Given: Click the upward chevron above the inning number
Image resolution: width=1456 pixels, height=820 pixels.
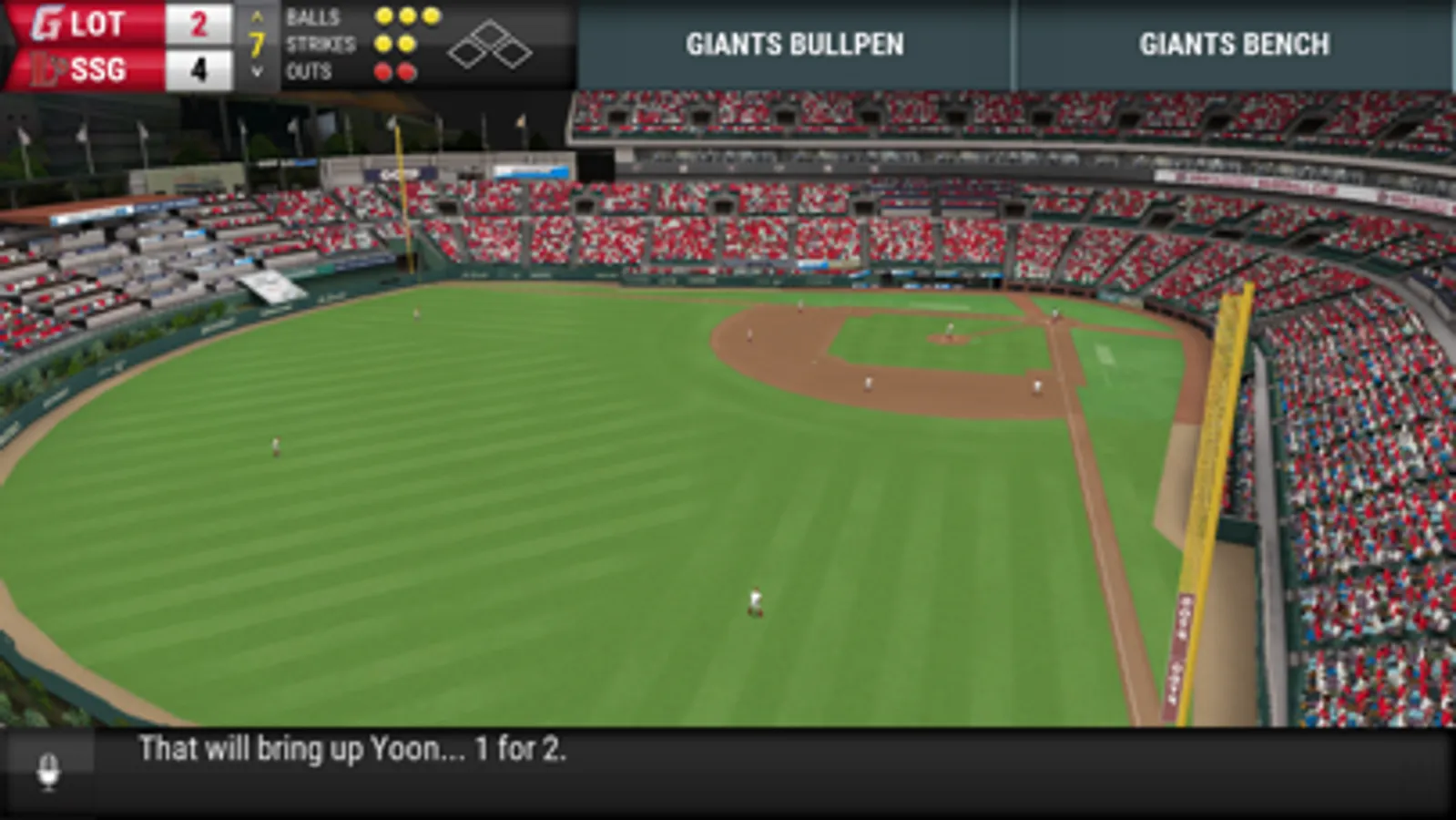Looking at the screenshot, I should click(x=258, y=18).
